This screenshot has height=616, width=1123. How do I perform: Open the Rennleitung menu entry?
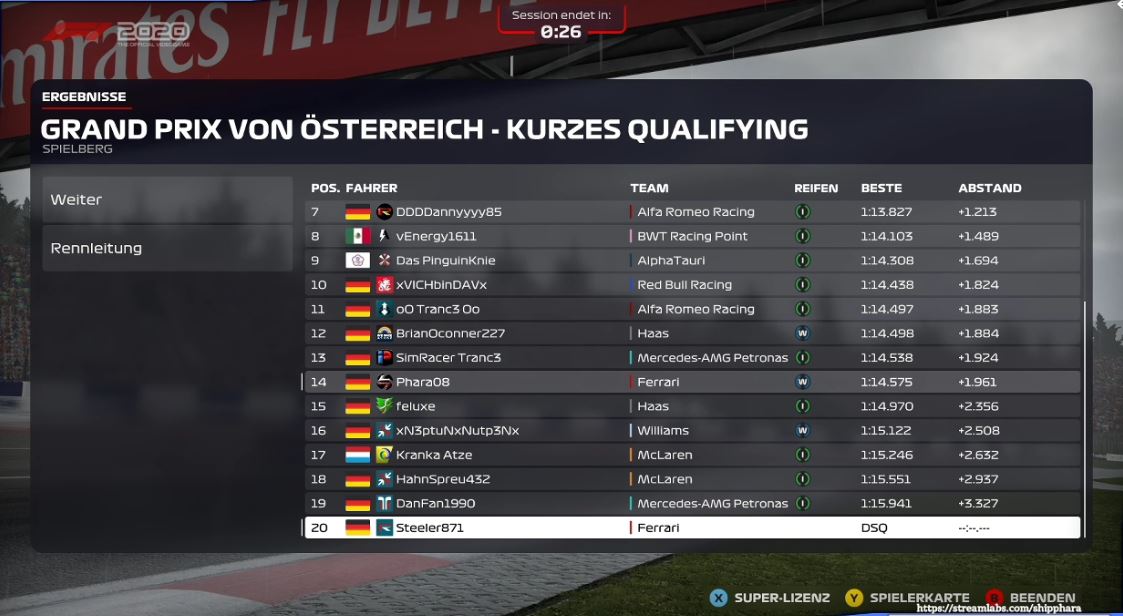[x=166, y=248]
